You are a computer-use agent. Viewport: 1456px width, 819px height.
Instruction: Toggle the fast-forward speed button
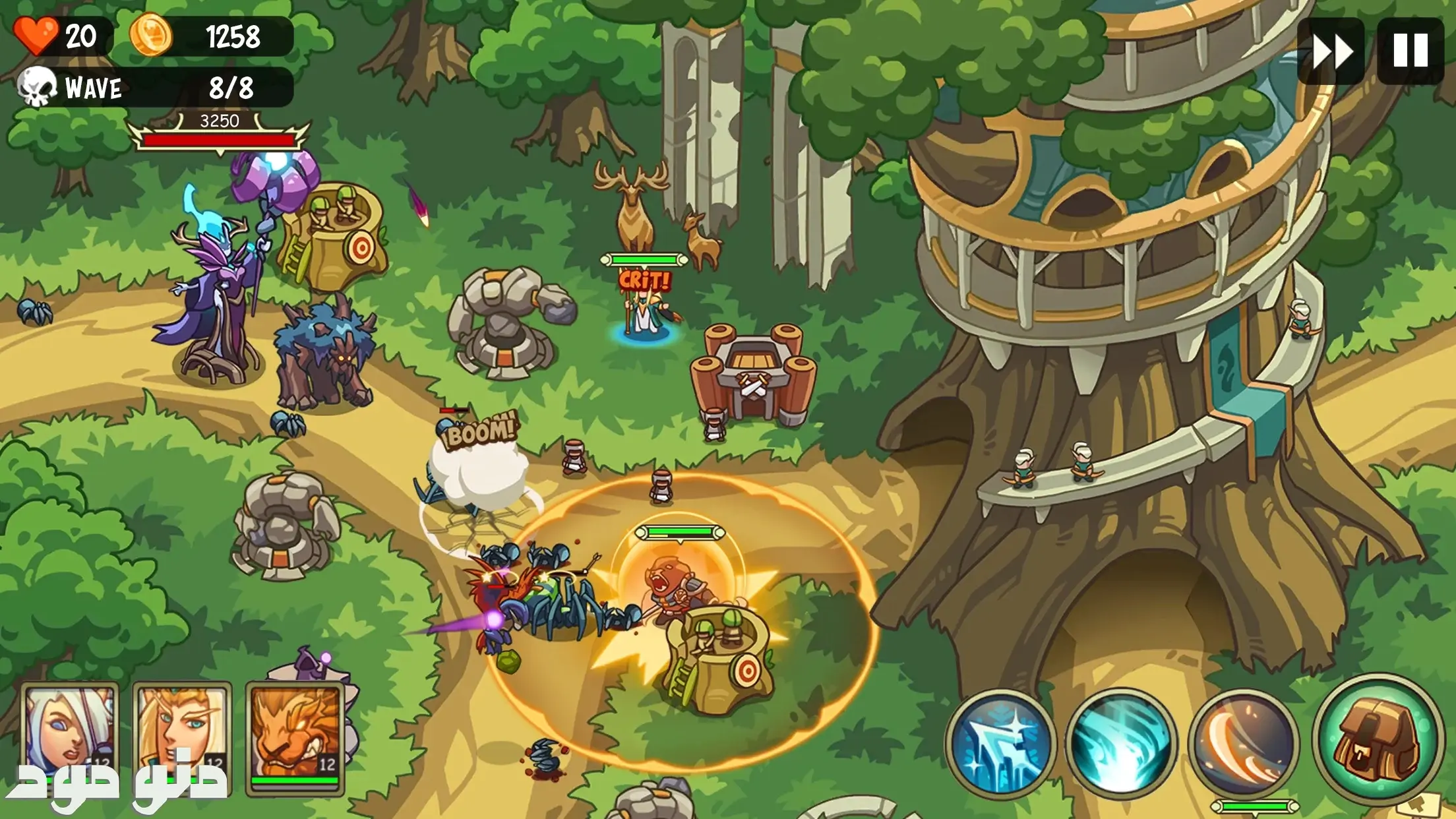pyautogui.click(x=1331, y=51)
